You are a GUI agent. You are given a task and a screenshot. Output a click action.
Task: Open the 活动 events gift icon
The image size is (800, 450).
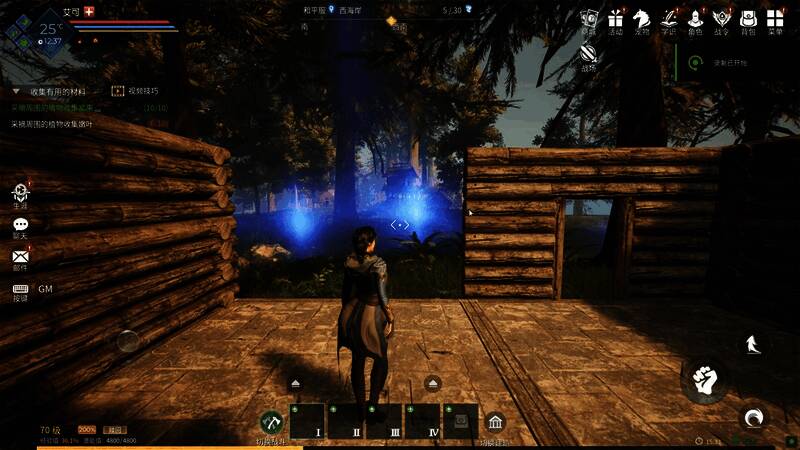click(x=615, y=19)
